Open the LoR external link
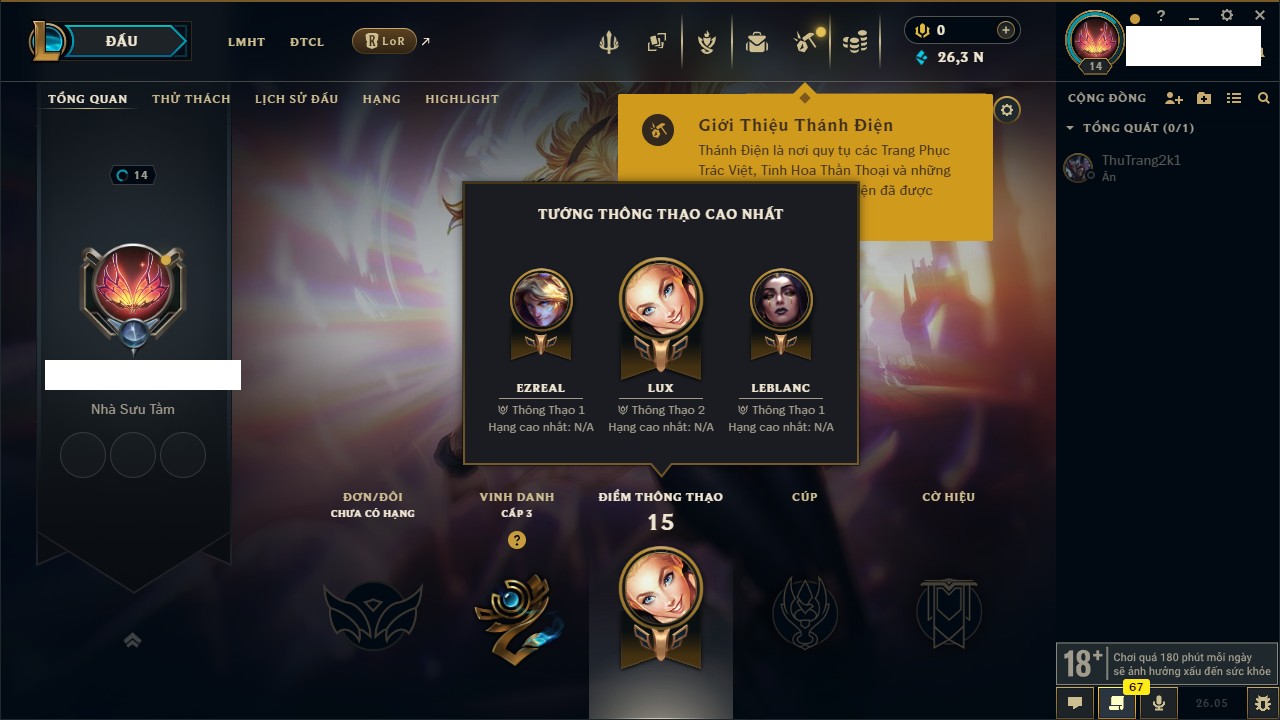Screen dimensions: 1280x720 385,41
